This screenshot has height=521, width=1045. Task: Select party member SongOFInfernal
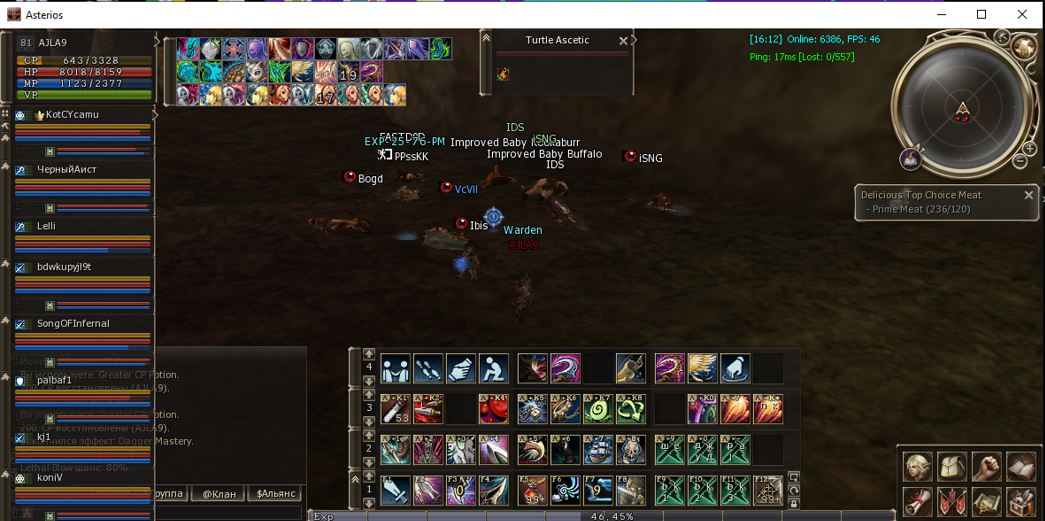coord(73,324)
